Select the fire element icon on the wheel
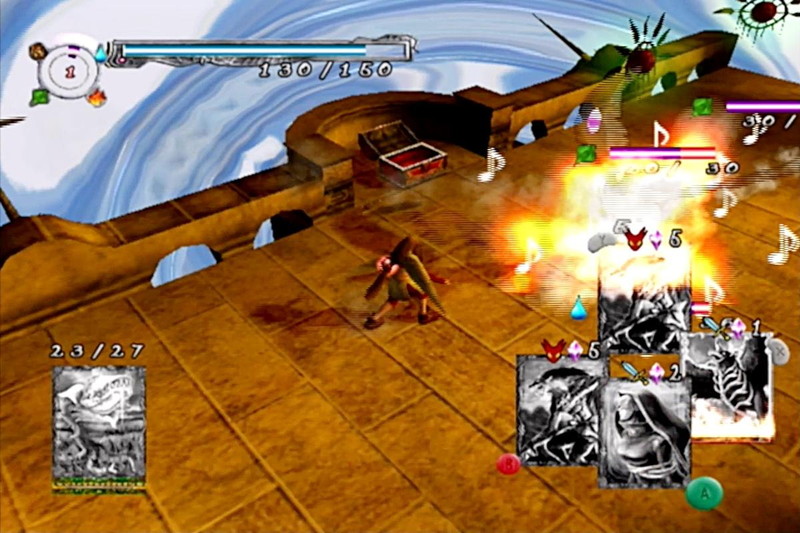Image resolution: width=800 pixels, height=533 pixels. (96, 98)
